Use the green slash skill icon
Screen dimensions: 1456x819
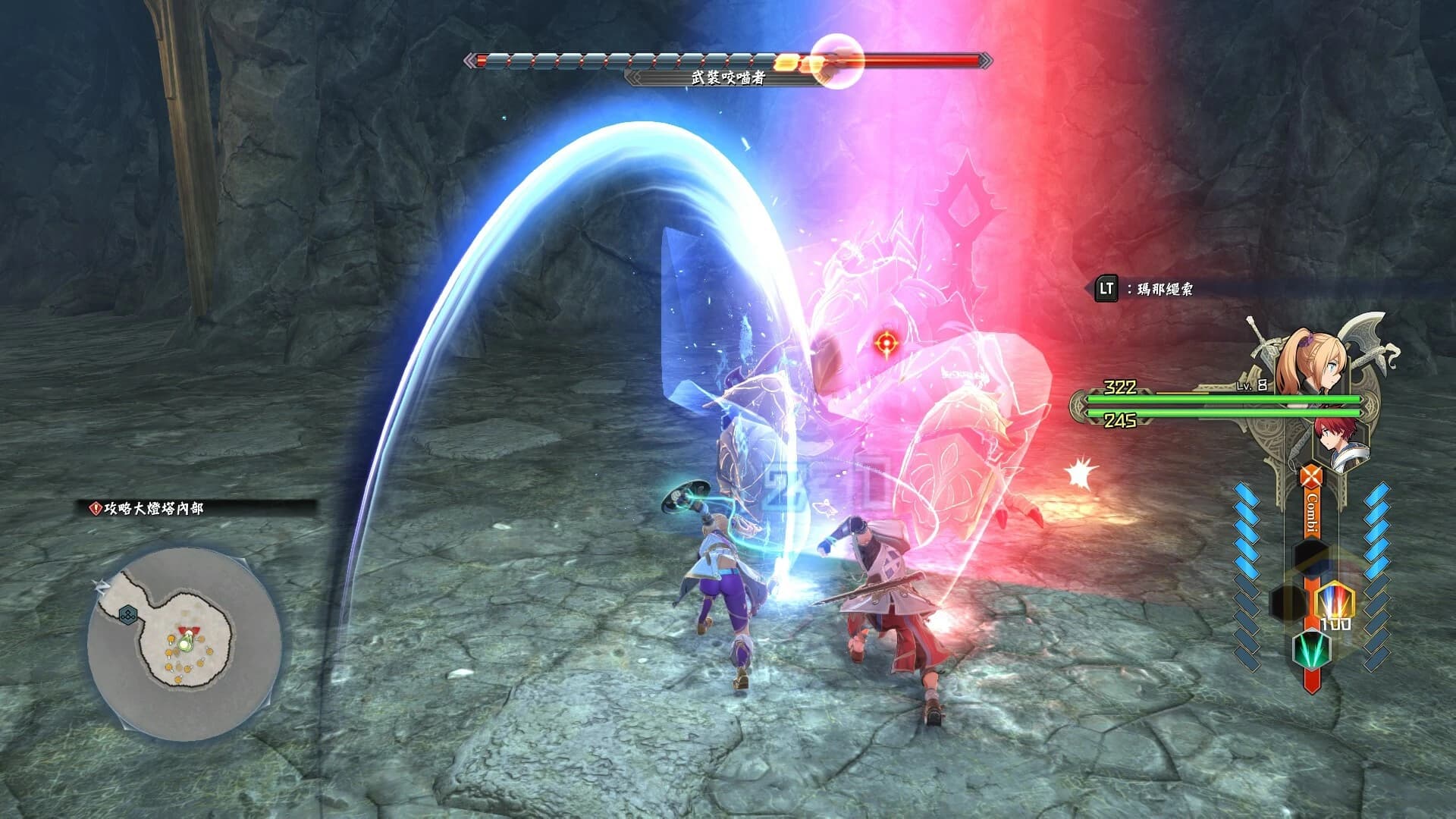pos(1311,648)
